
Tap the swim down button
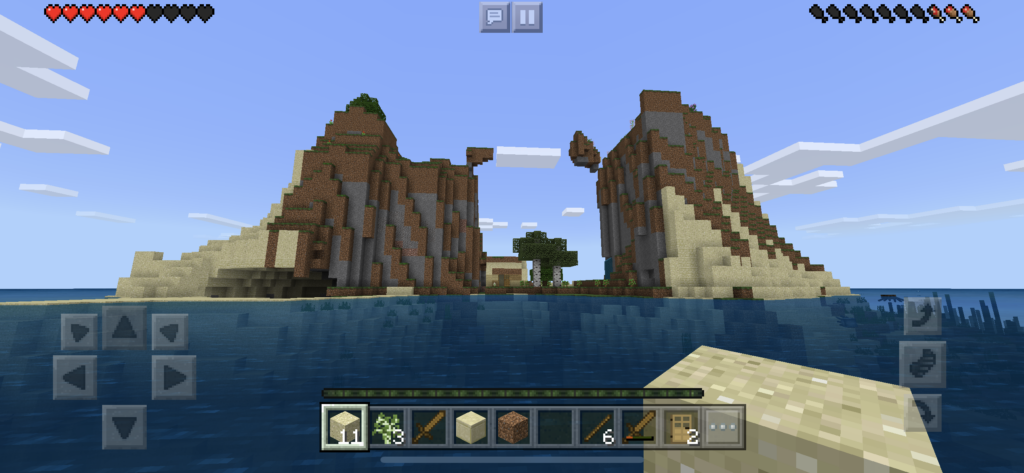[x=922, y=411]
